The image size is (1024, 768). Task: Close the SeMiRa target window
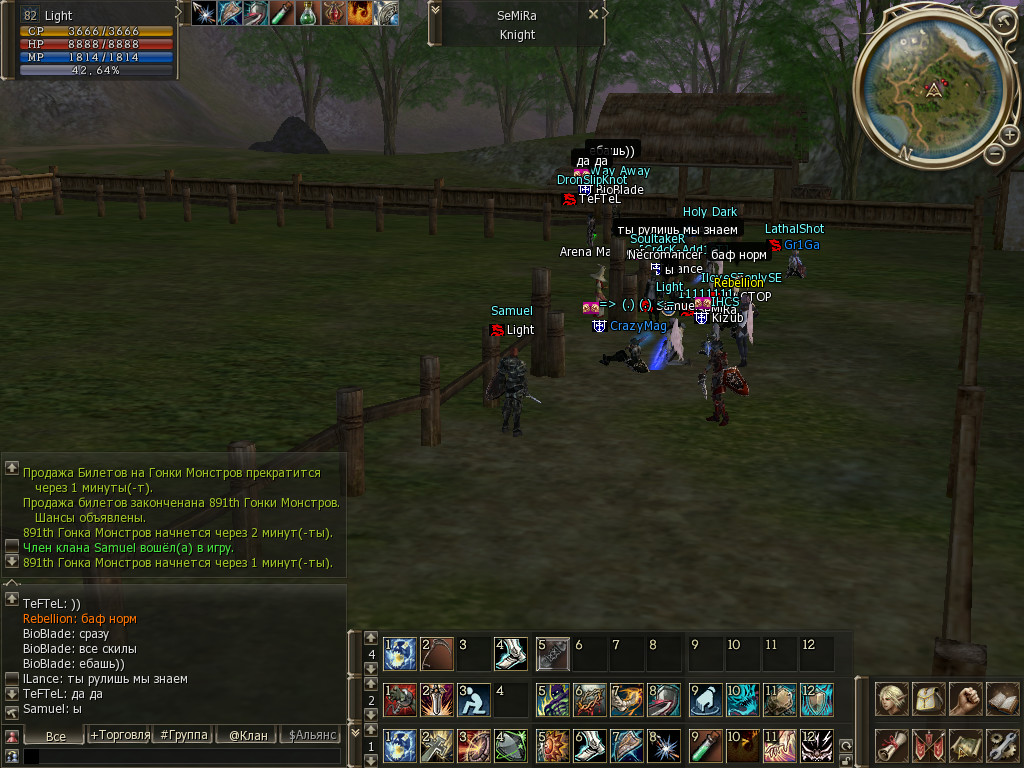(593, 15)
